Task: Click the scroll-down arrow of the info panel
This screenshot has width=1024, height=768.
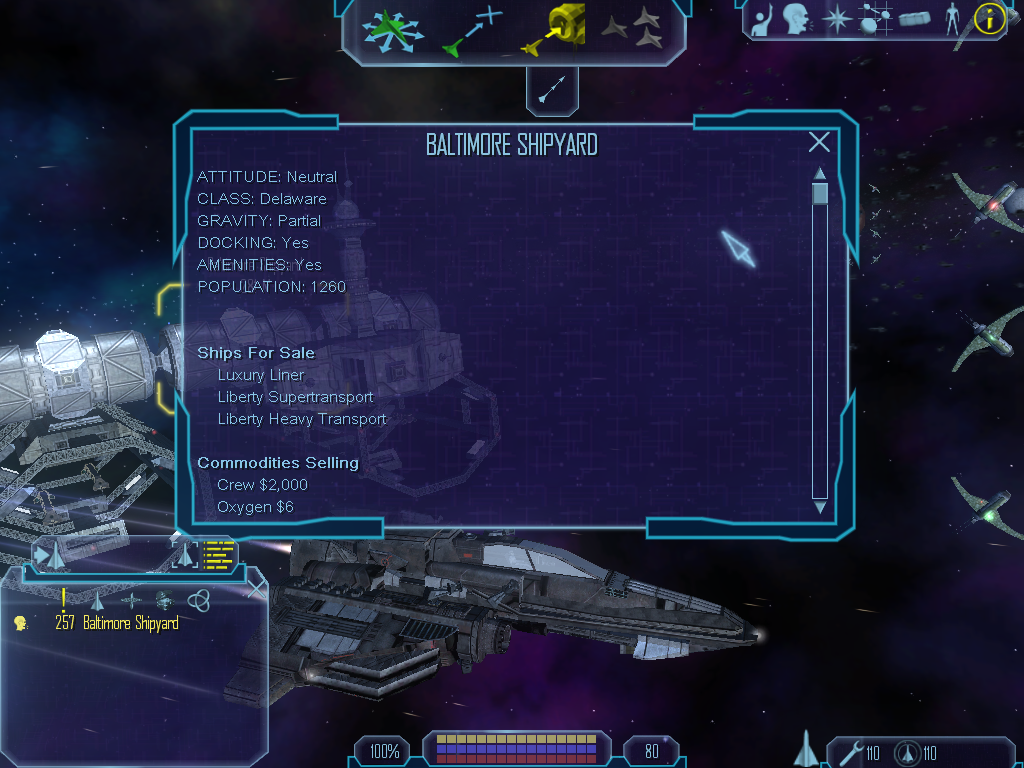Action: (820, 508)
